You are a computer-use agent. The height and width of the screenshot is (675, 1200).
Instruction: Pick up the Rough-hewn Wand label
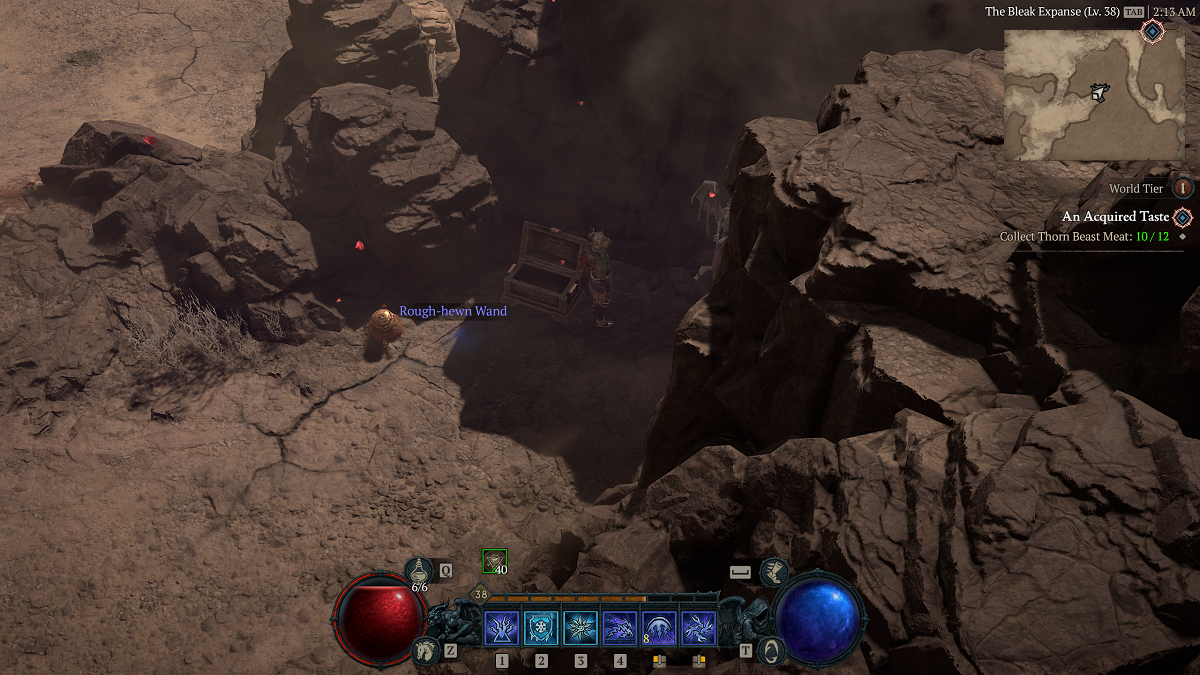pyautogui.click(x=453, y=312)
